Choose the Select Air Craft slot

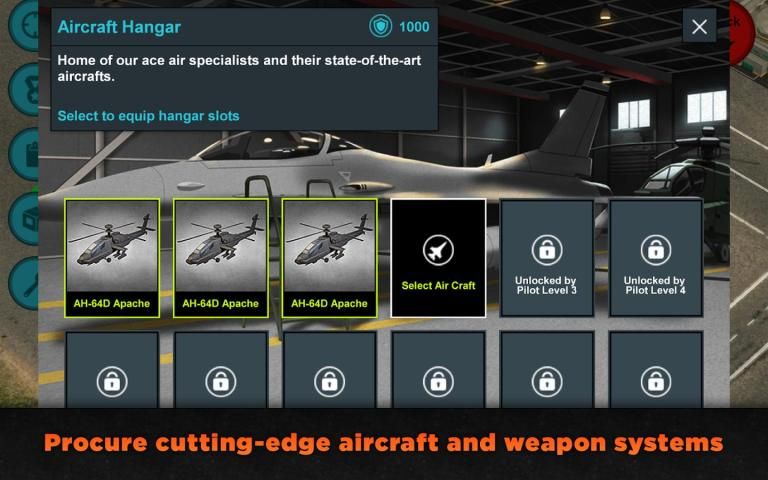438,258
